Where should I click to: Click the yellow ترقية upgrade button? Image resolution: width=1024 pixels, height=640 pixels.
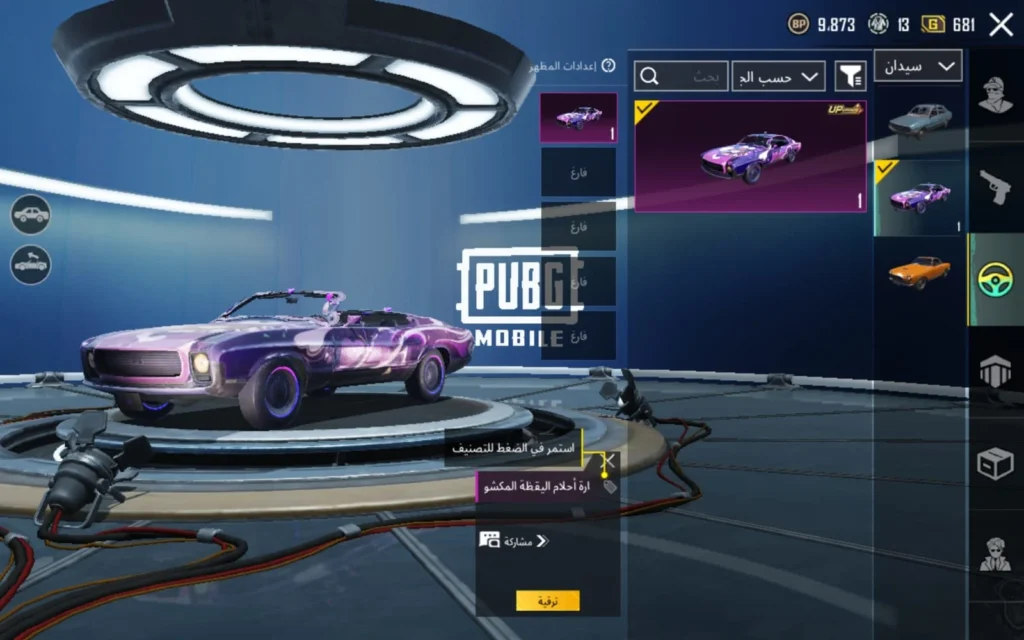point(547,601)
